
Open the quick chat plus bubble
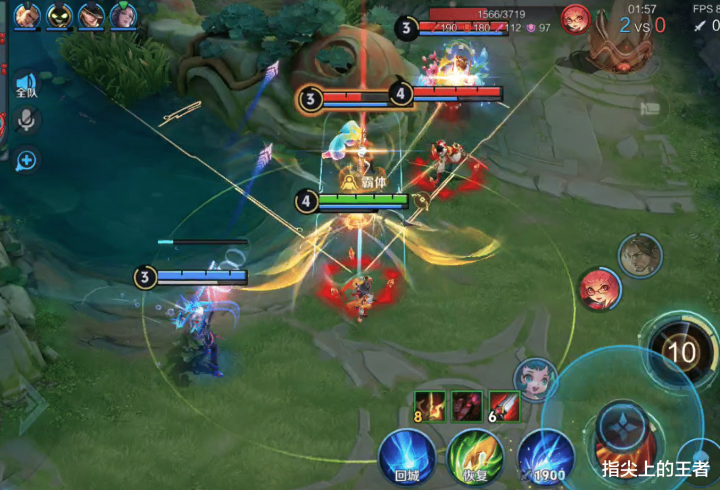pos(26,159)
